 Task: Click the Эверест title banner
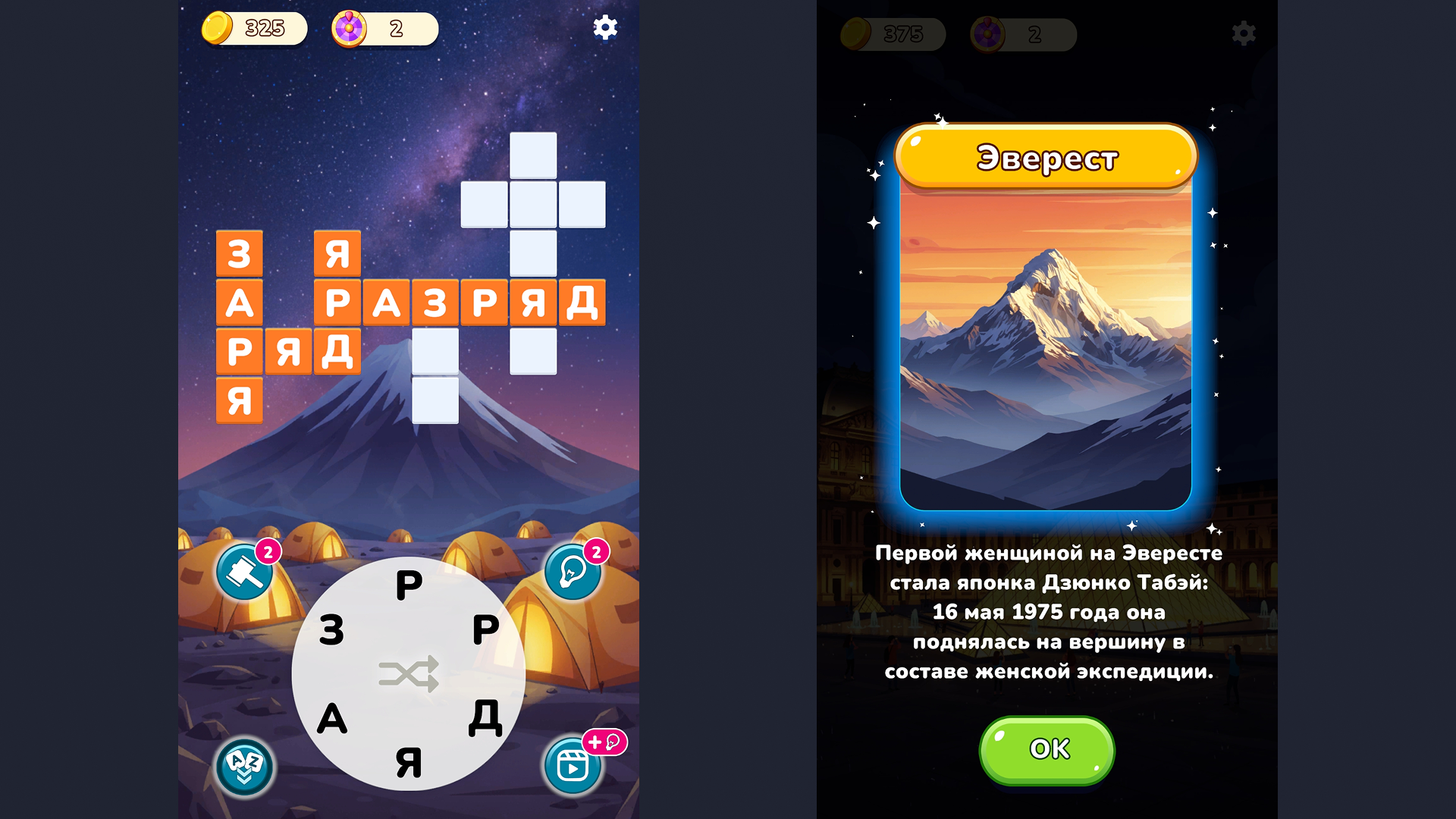pyautogui.click(x=1046, y=157)
